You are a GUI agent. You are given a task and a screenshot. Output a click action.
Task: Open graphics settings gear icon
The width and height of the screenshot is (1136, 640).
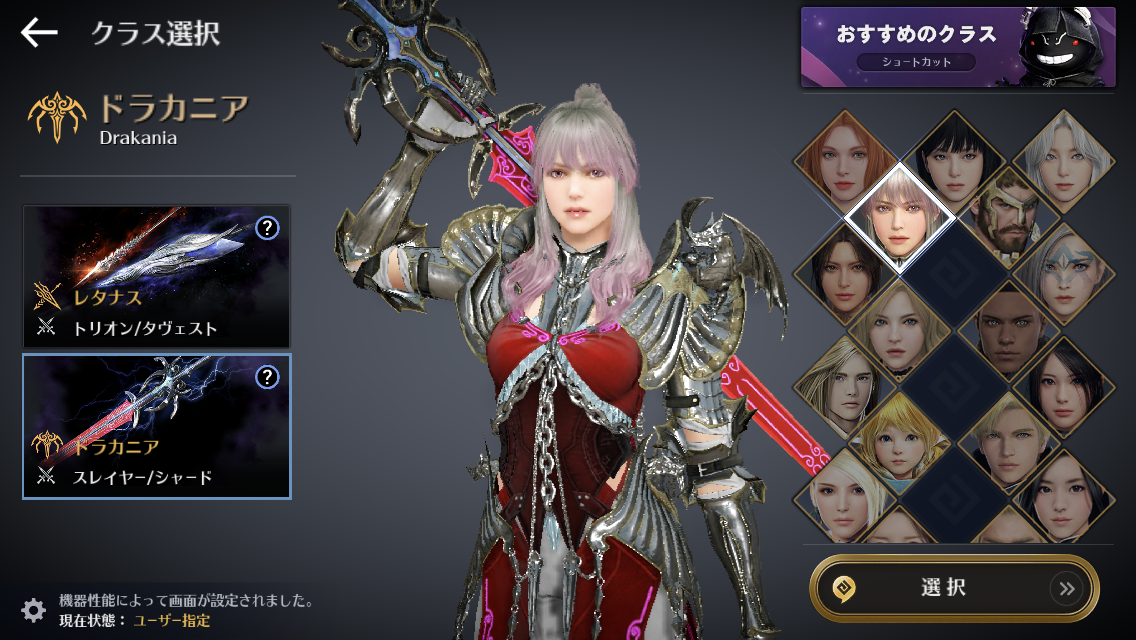click(33, 610)
